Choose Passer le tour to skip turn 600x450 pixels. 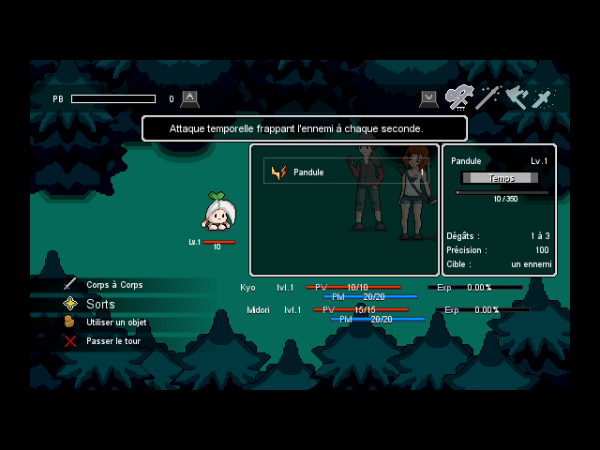[113, 341]
